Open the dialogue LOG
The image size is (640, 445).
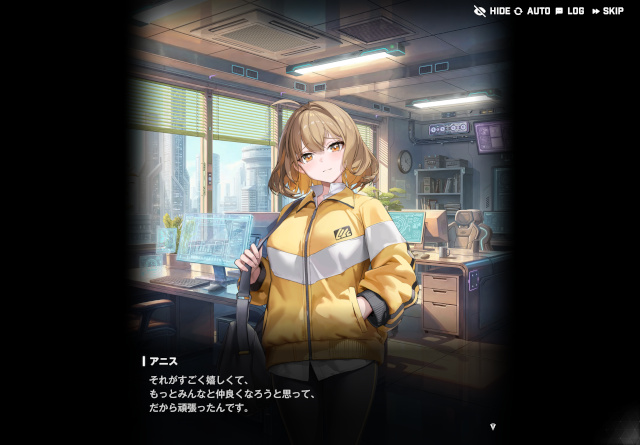569,11
